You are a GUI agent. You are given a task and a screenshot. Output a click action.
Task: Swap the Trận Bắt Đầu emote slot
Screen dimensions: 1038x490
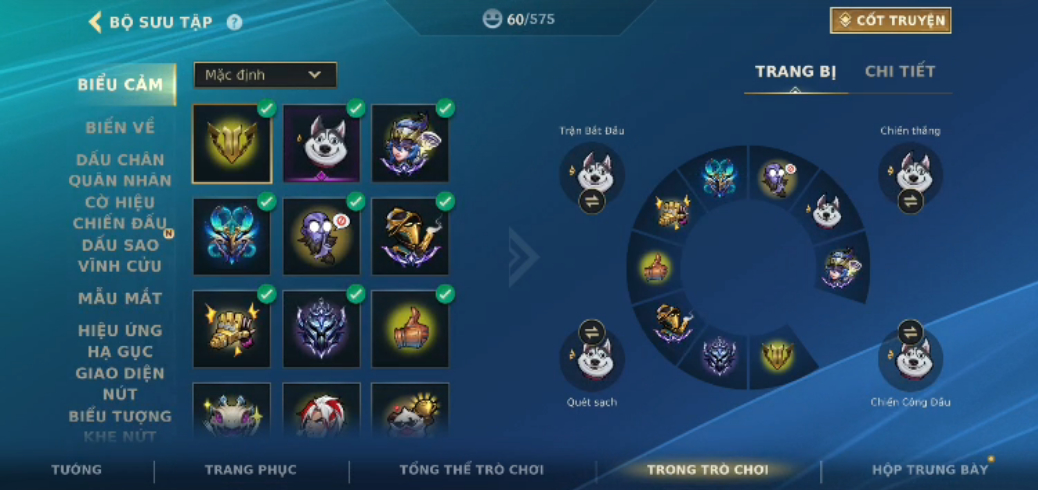[592, 201]
